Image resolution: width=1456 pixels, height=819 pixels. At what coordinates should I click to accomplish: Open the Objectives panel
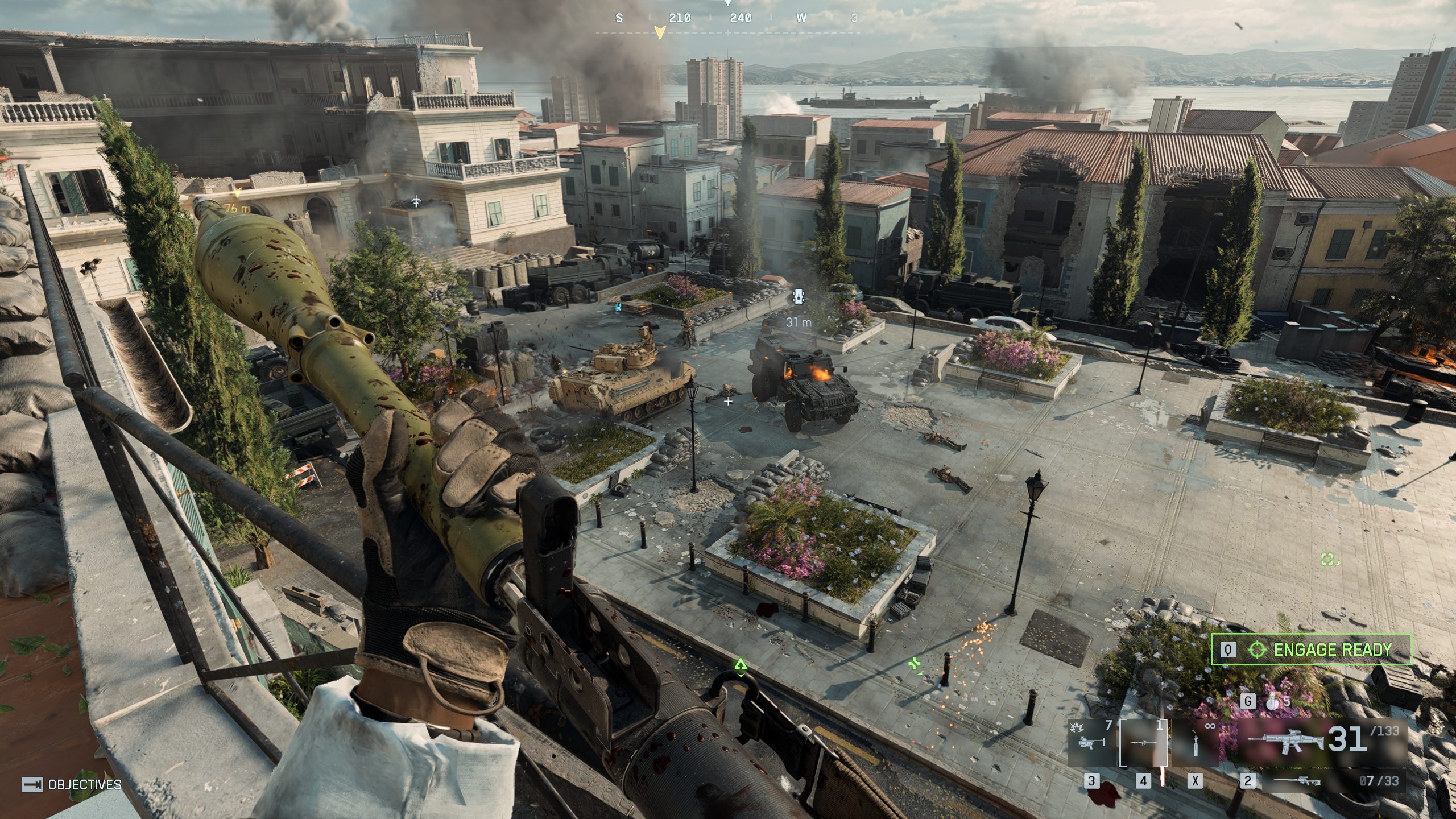click(x=72, y=785)
